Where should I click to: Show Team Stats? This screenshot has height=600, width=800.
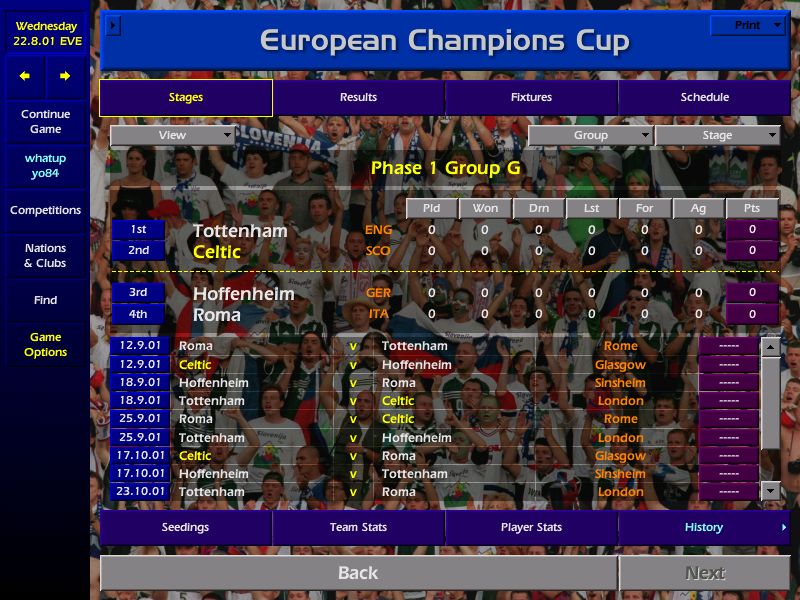(x=358, y=527)
